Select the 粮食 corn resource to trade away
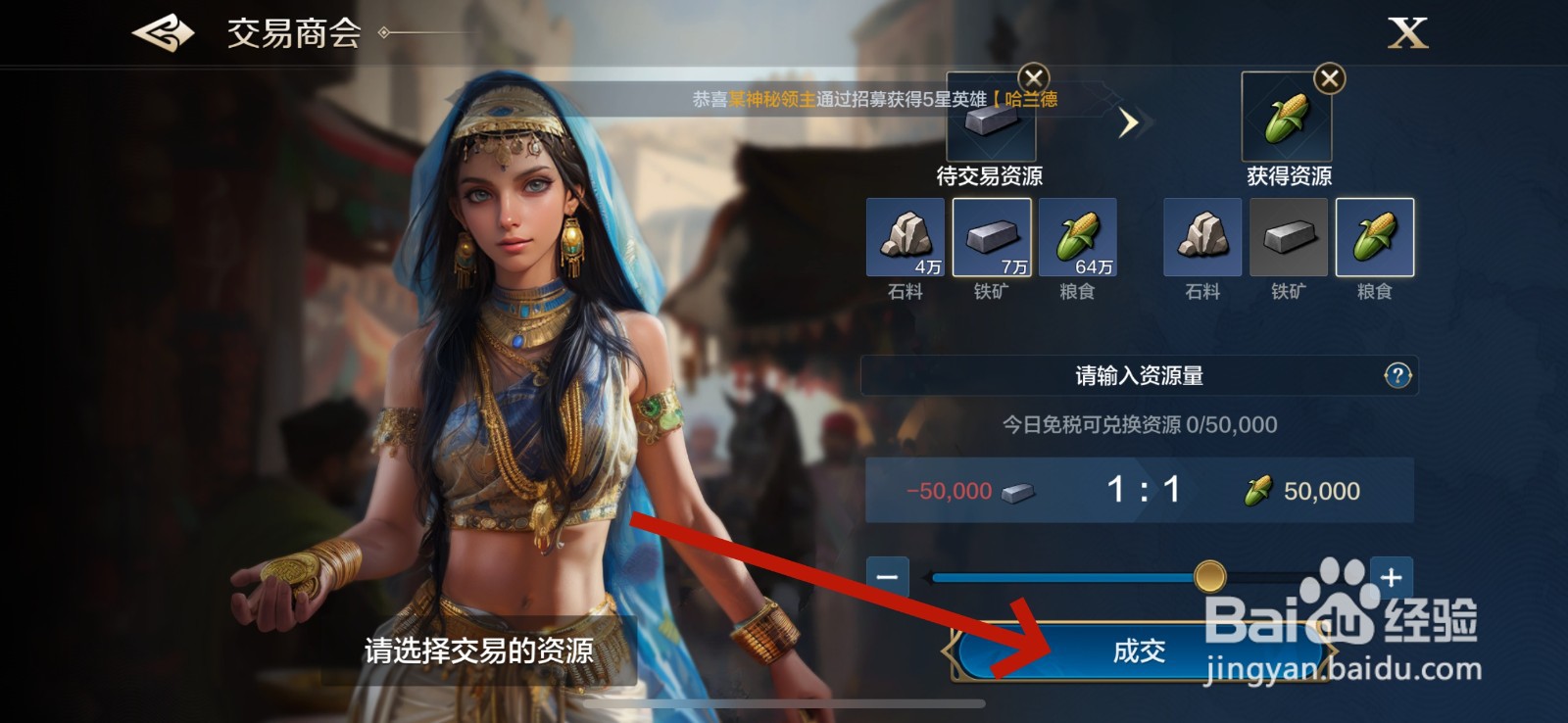This screenshot has width=1568, height=723. tap(1078, 238)
